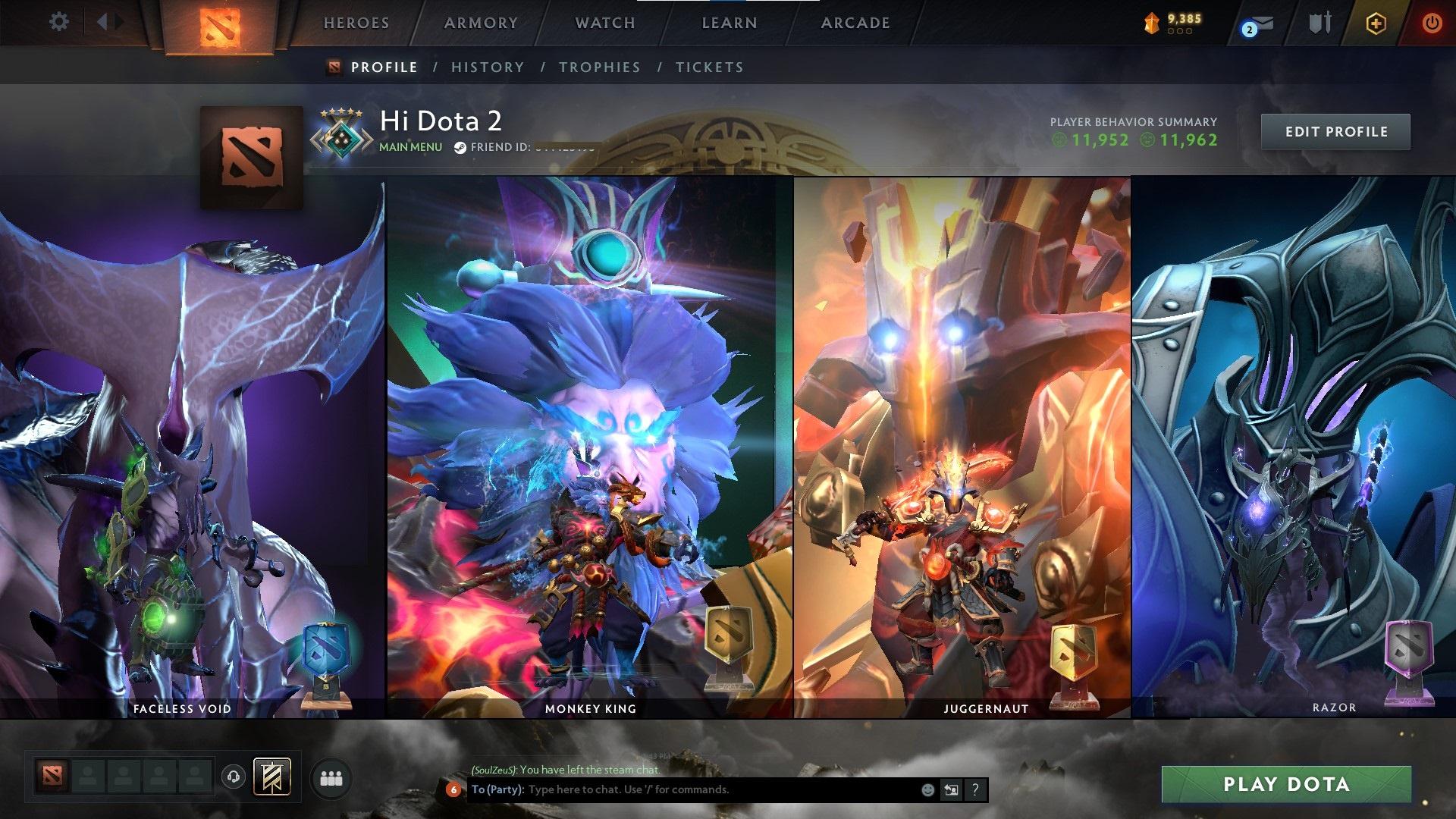Click the power button to exit Dota

[x=1432, y=23]
